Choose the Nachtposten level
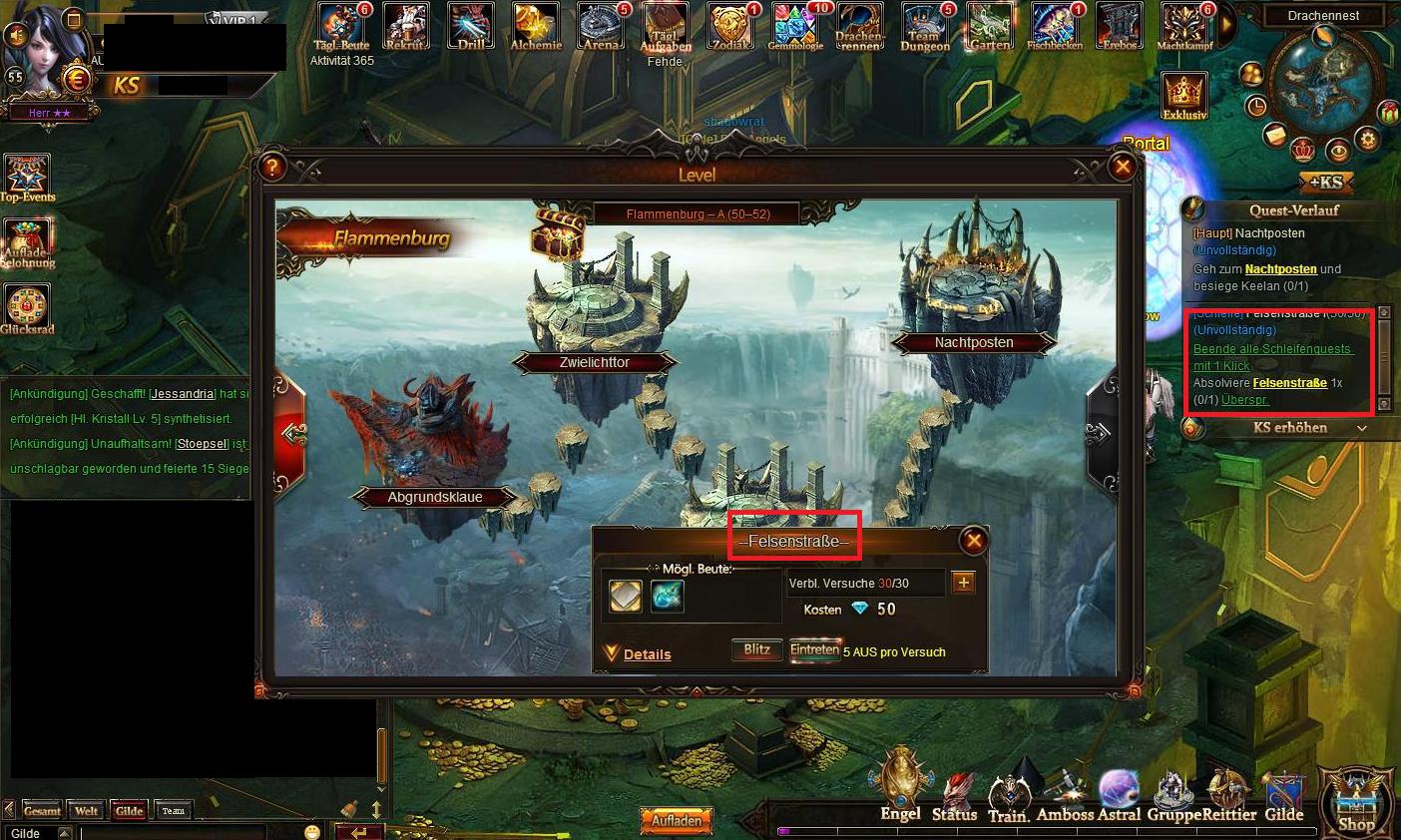 tap(974, 342)
